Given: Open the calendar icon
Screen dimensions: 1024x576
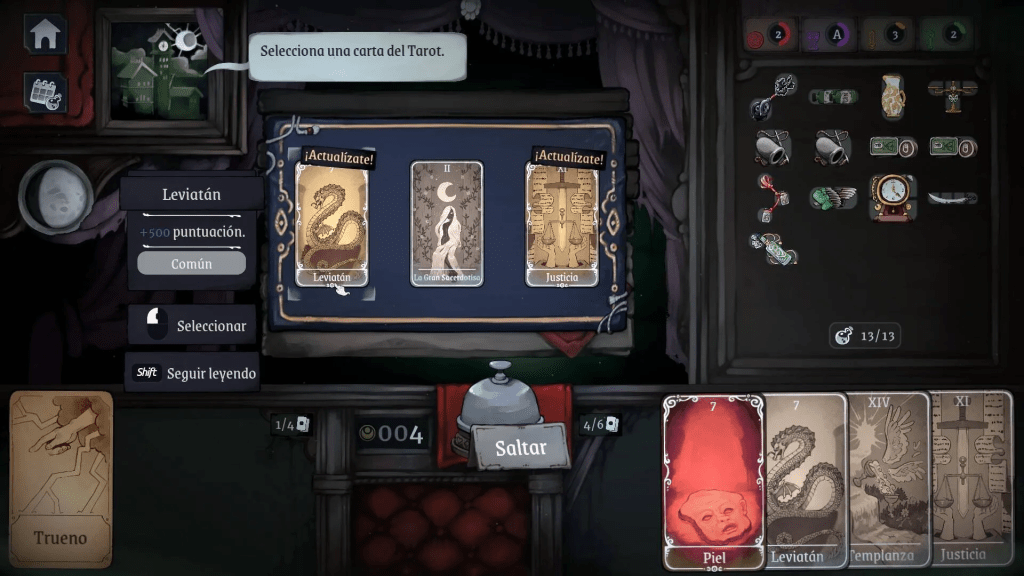Looking at the screenshot, I should click(x=45, y=92).
